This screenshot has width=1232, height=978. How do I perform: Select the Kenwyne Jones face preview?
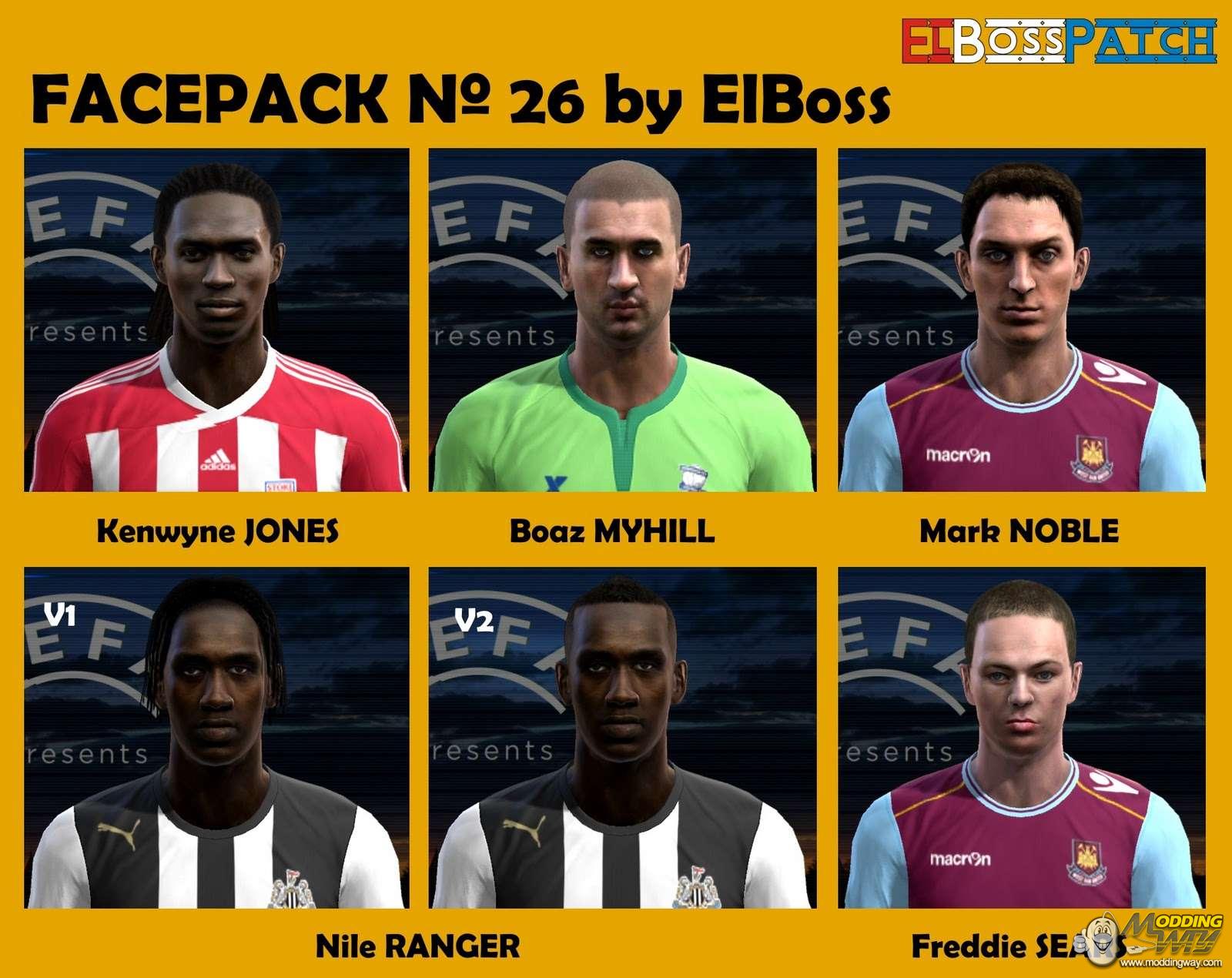(x=216, y=320)
